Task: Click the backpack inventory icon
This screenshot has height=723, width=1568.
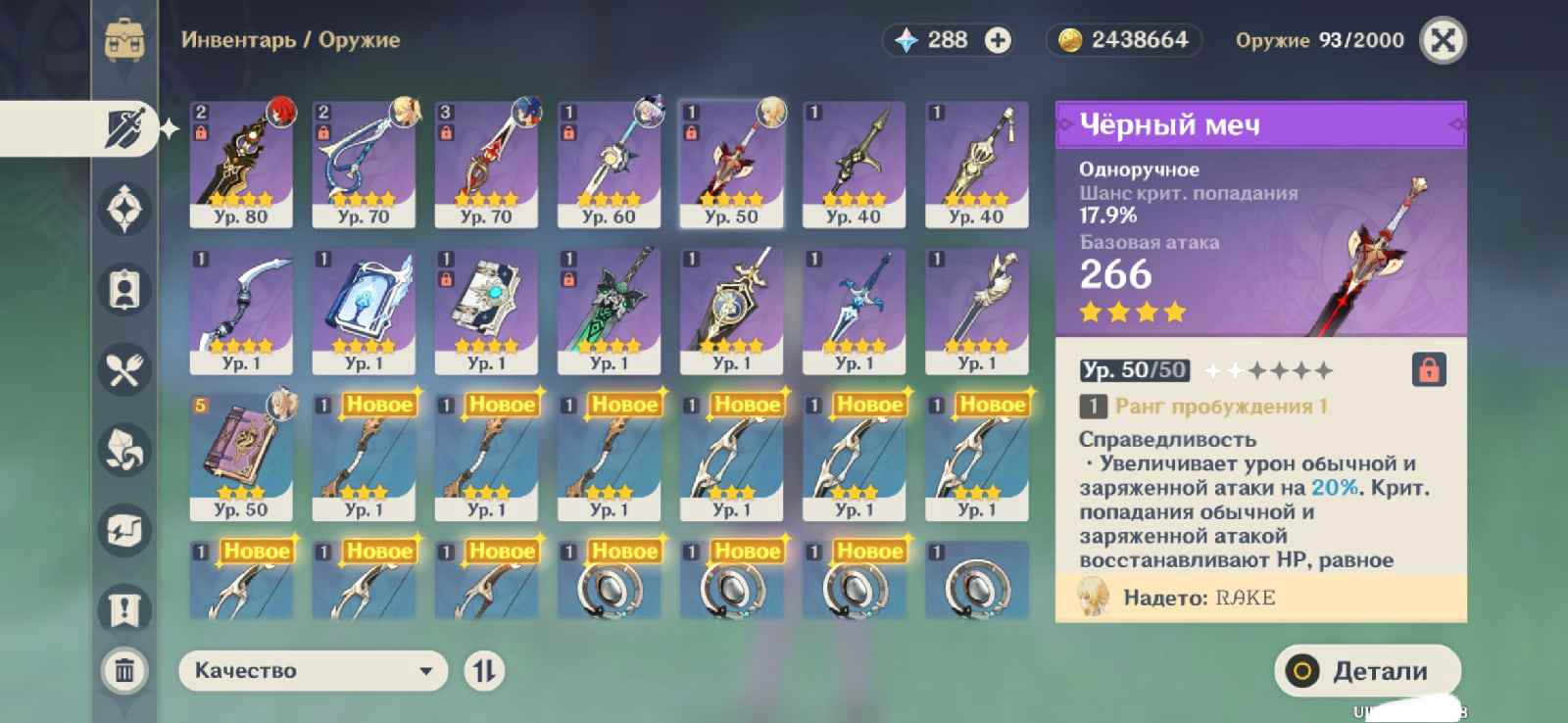Action: (x=124, y=40)
